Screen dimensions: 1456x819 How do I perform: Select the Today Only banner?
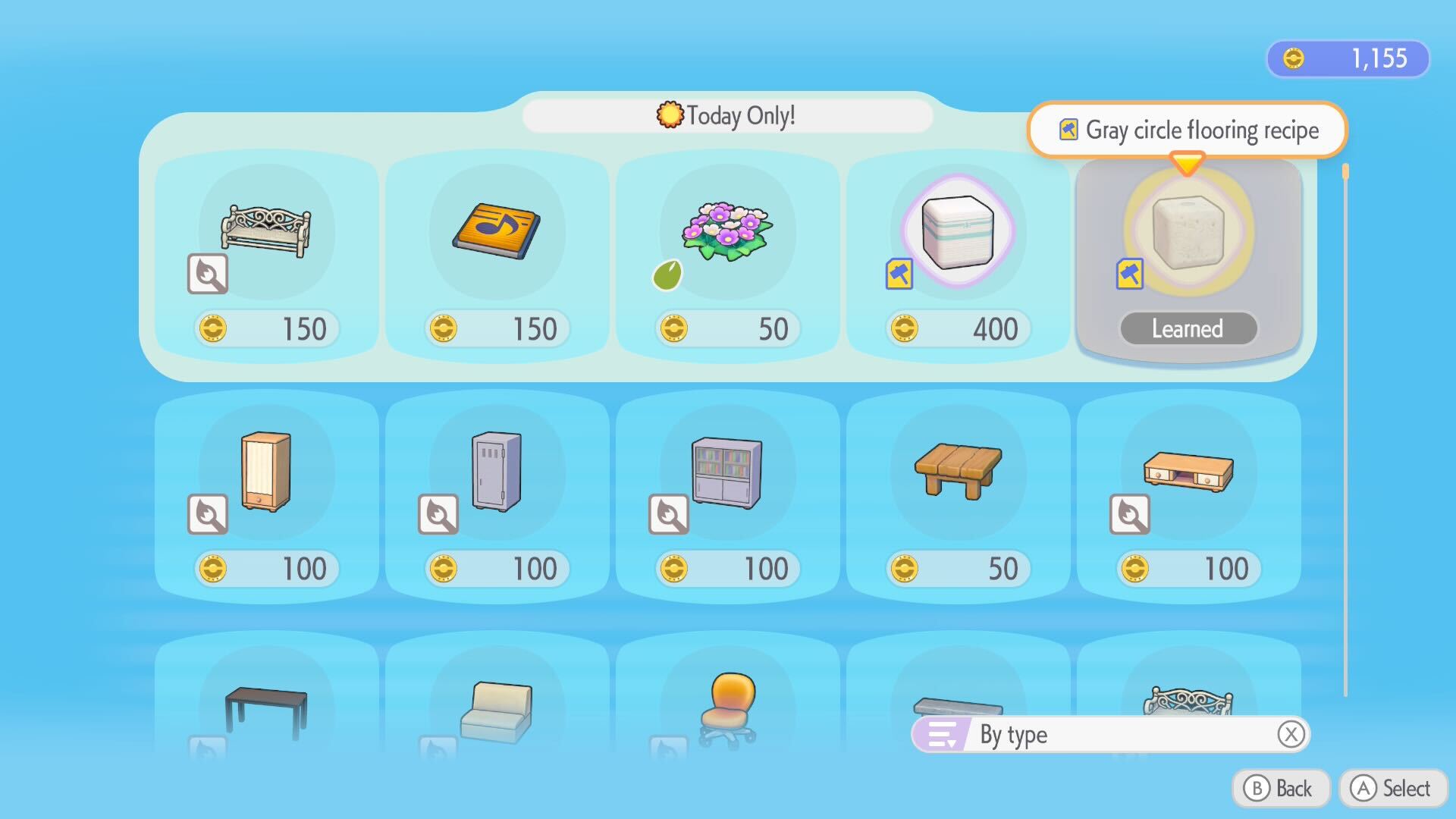pos(726,115)
